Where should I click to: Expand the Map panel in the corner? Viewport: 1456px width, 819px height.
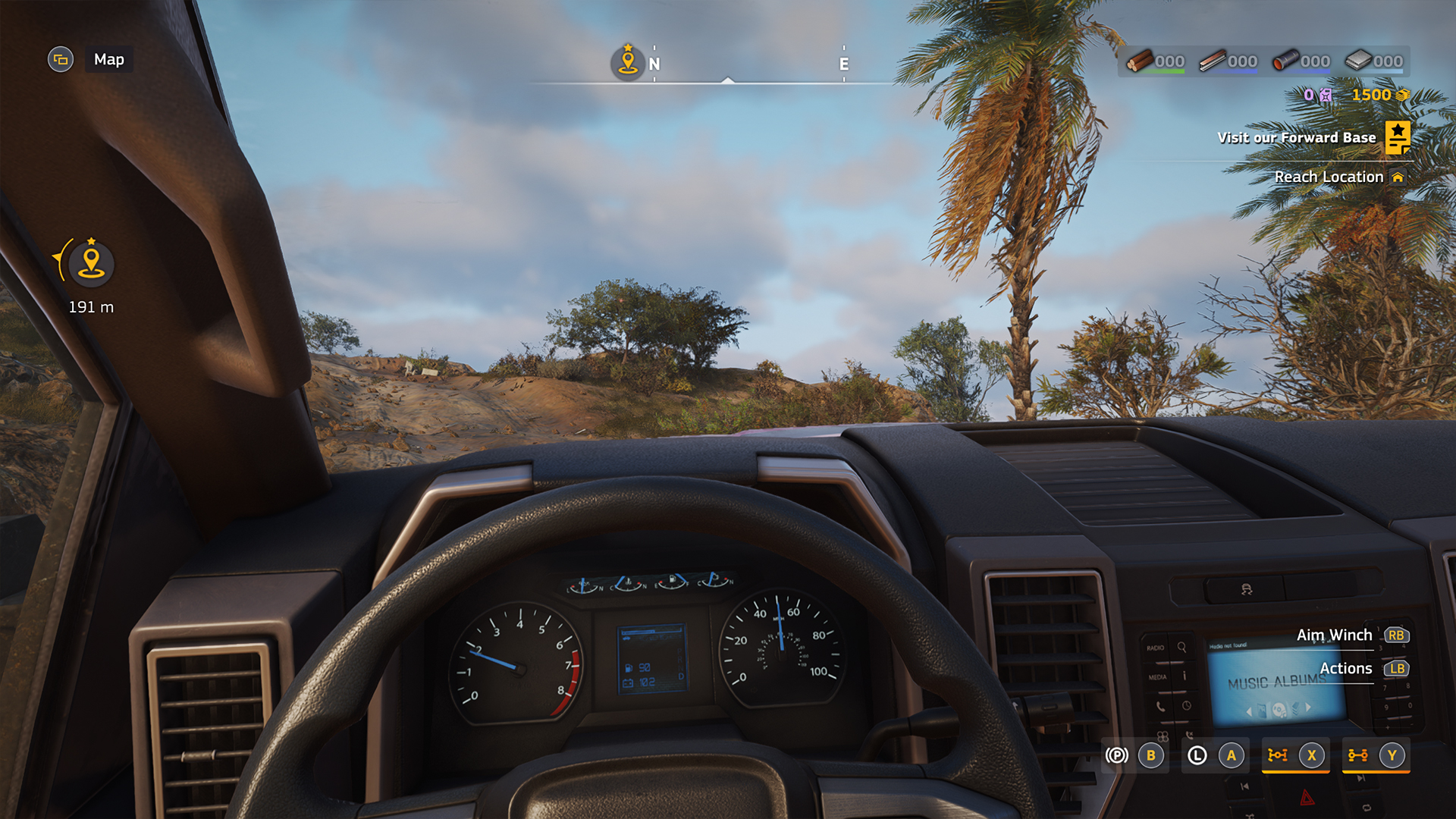[x=61, y=59]
